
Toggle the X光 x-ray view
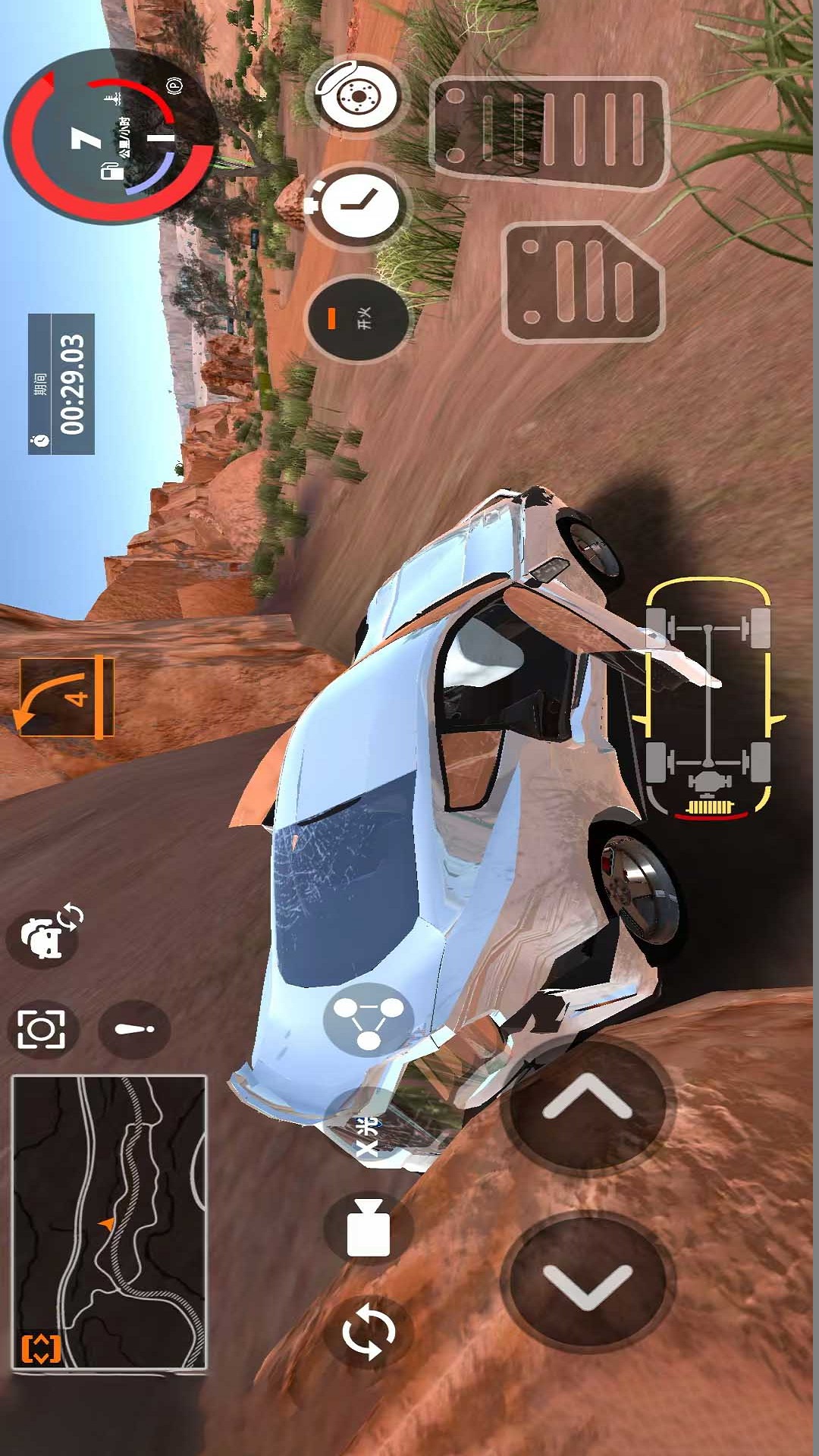click(x=368, y=1135)
